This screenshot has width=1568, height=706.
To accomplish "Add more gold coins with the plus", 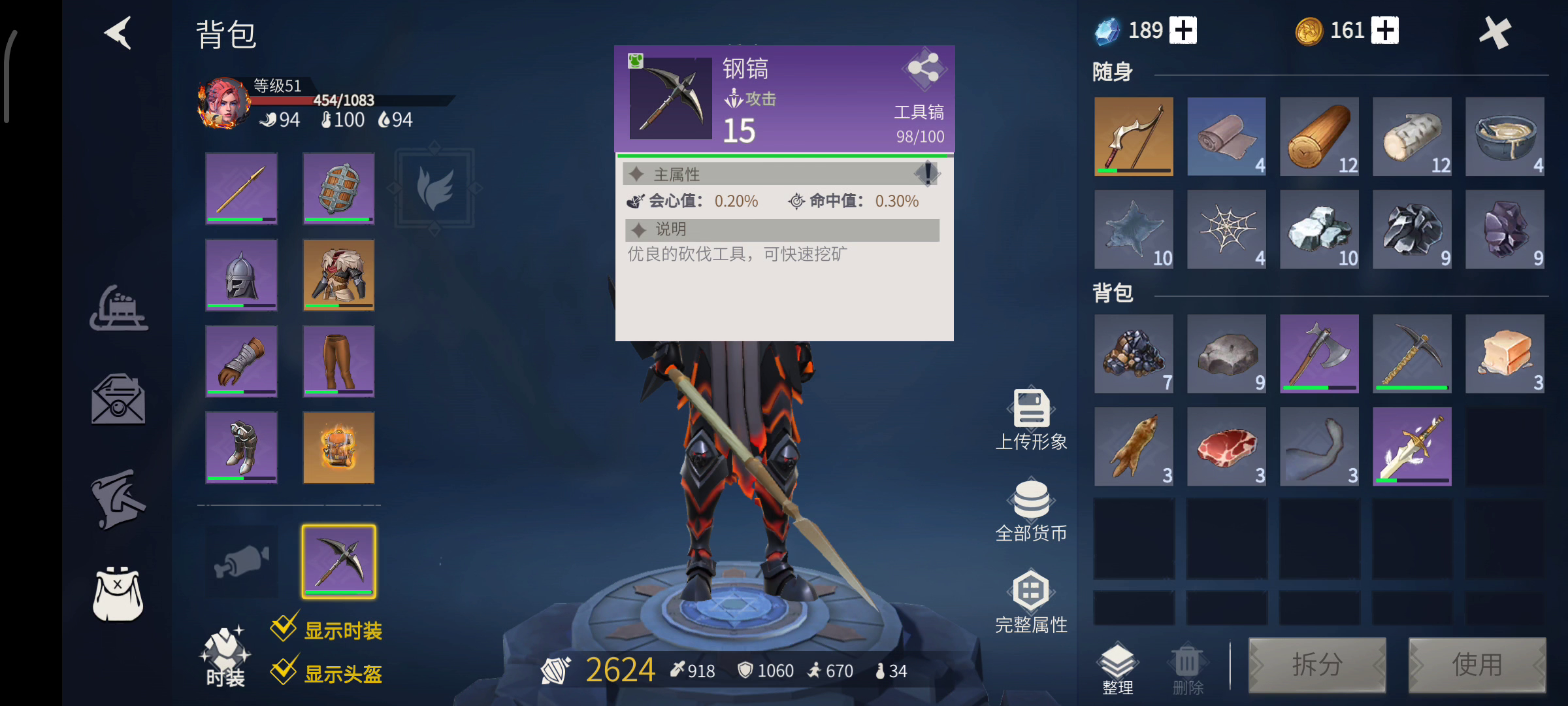I will click(x=1385, y=31).
